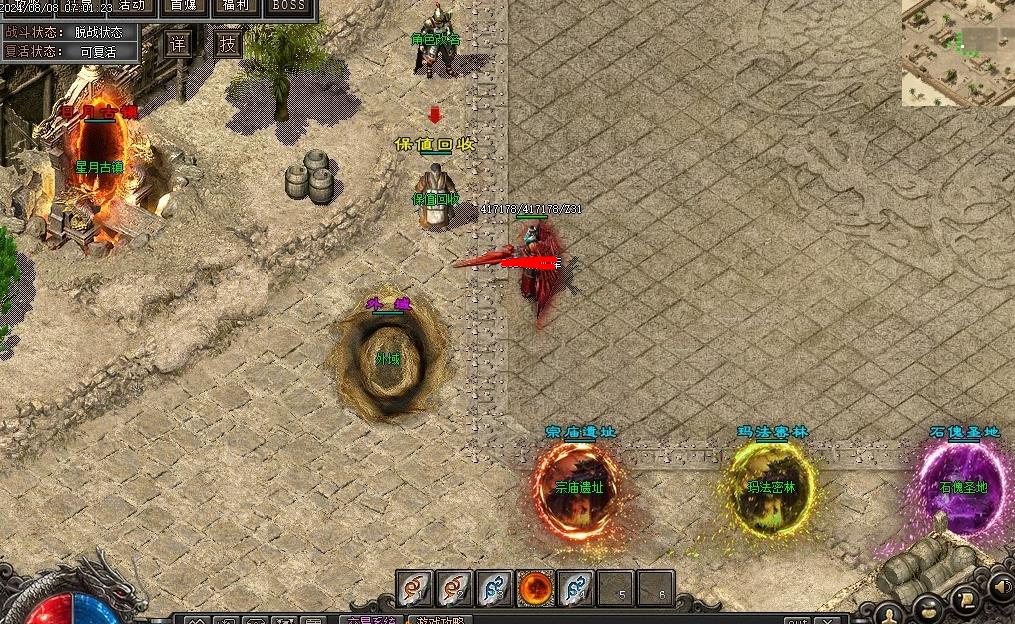This screenshot has height=624, width=1015.
Task: Open the BOSS menu
Action: (x=289, y=6)
